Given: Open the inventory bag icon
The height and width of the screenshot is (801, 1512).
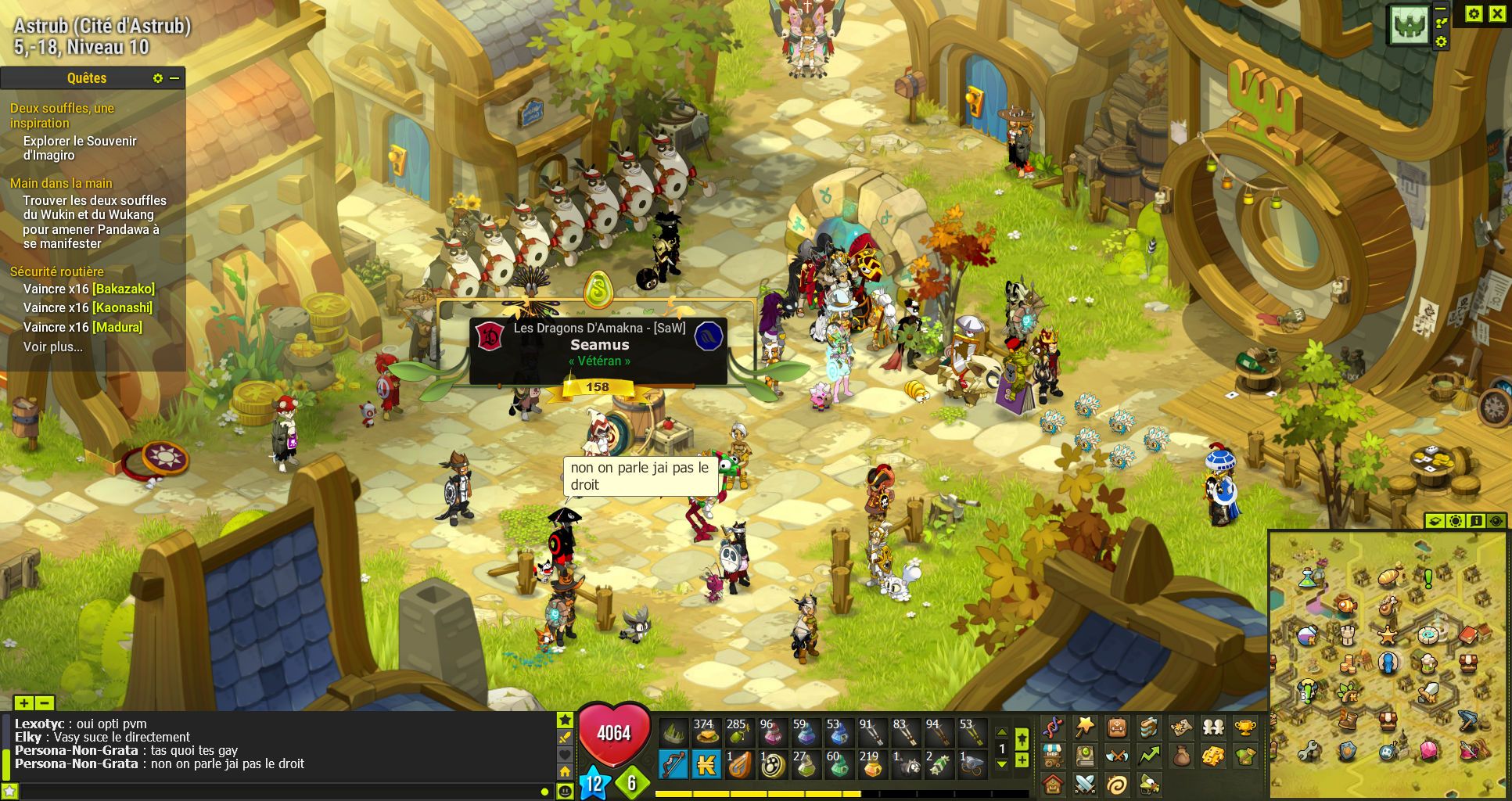Looking at the screenshot, I should [x=1116, y=728].
